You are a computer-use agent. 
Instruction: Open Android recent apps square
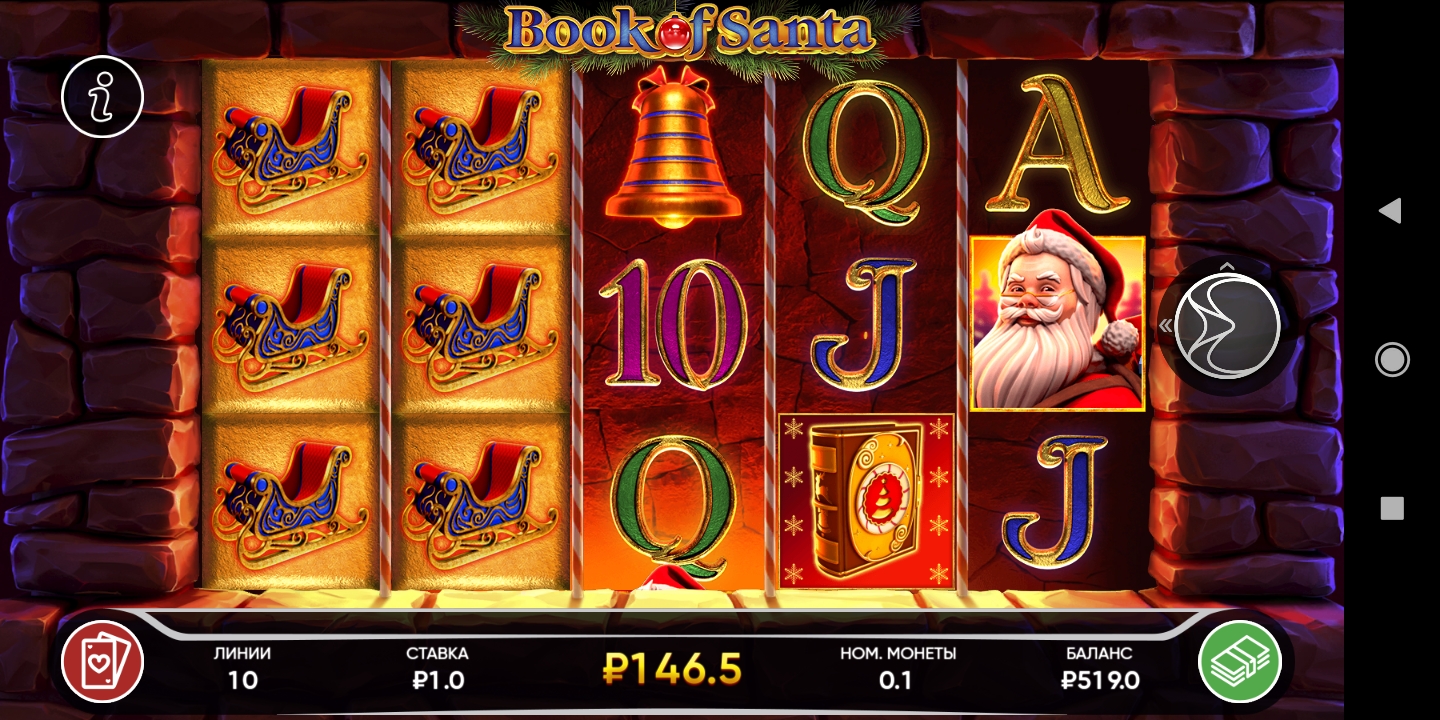click(x=1392, y=508)
